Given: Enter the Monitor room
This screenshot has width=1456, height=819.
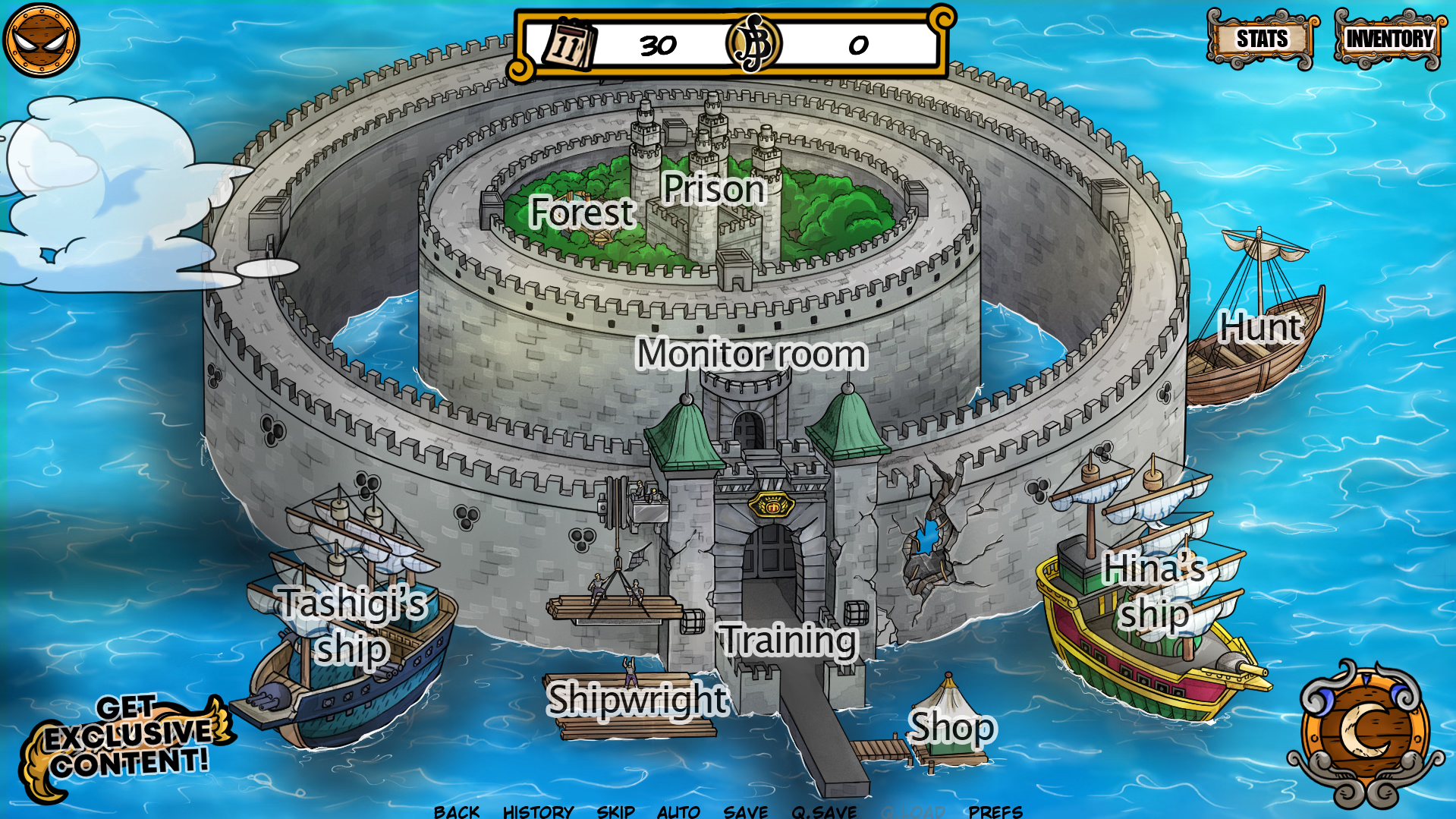Looking at the screenshot, I should 751,354.
